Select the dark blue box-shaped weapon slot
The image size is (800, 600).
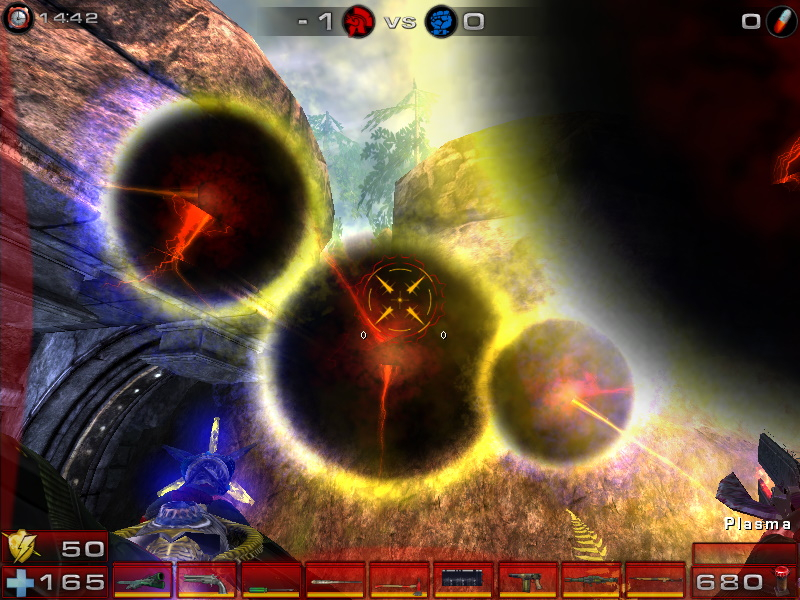click(x=462, y=580)
